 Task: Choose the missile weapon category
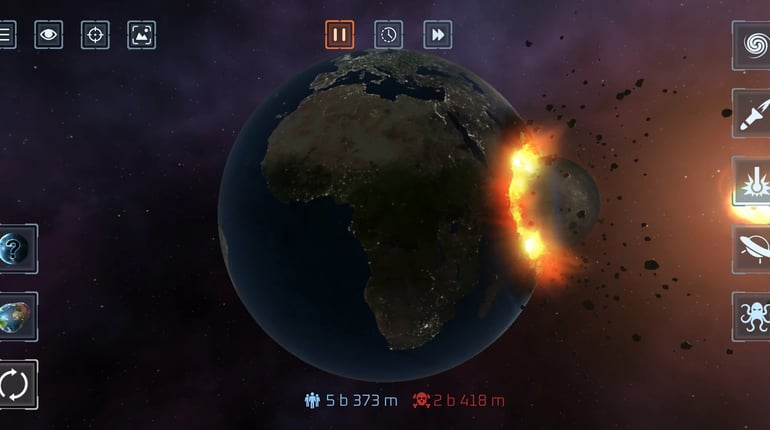(x=751, y=113)
